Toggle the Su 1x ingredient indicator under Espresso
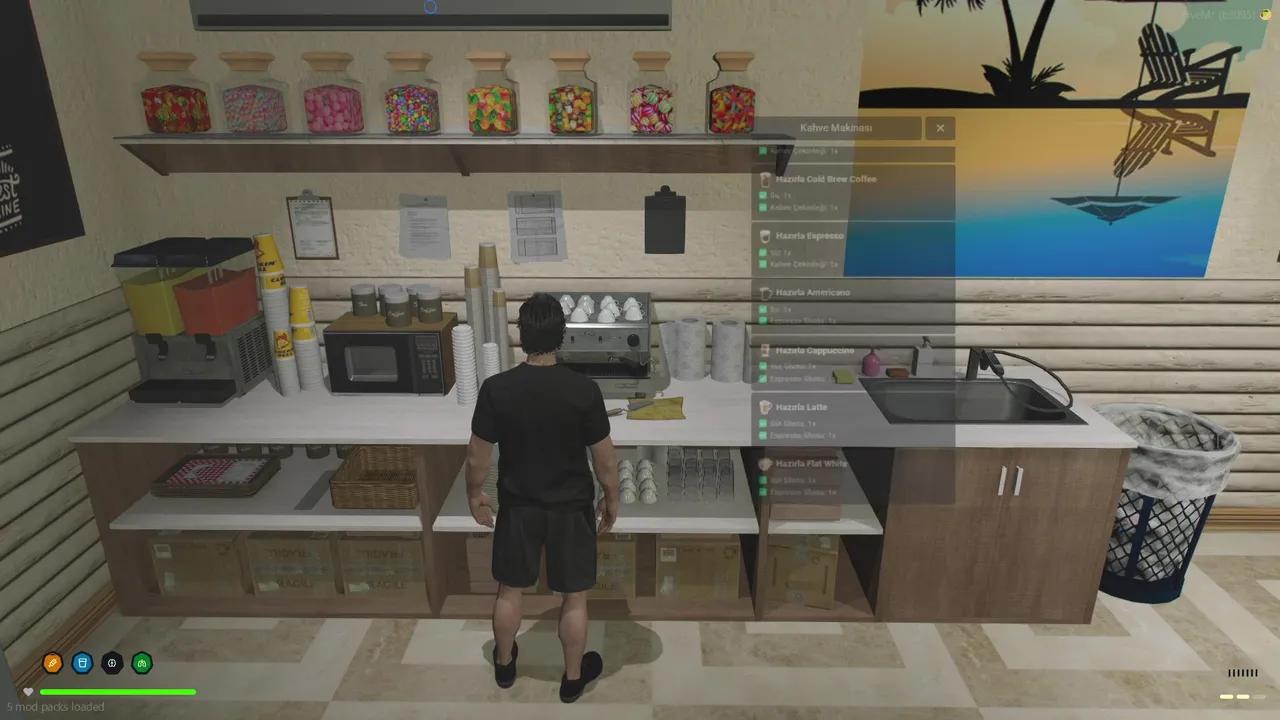Screen dimensions: 1280x720 click(764, 252)
